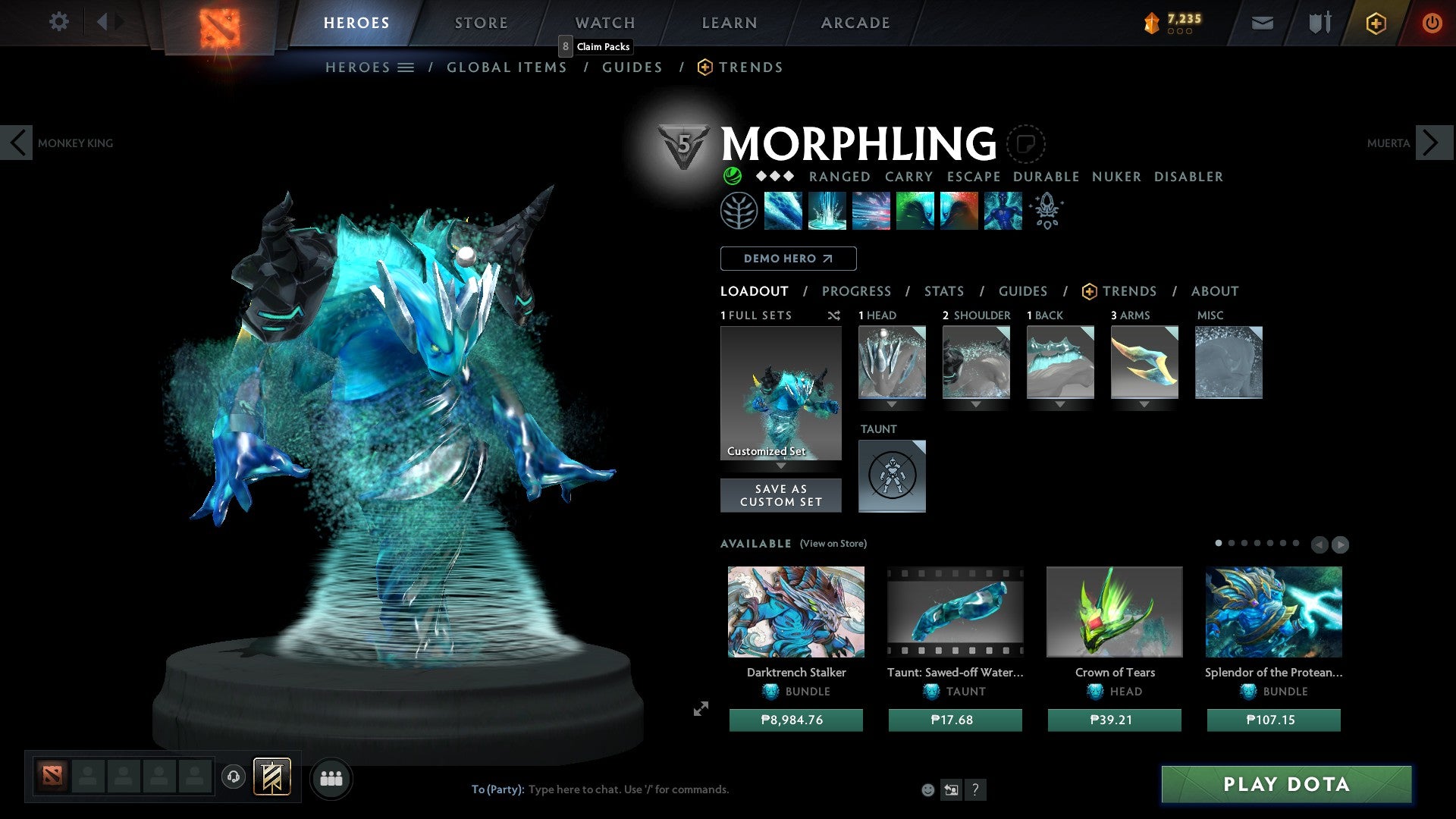This screenshot has width=1456, height=819.
Task: Open Dota Plus hexagon icon
Action: coord(1375,23)
